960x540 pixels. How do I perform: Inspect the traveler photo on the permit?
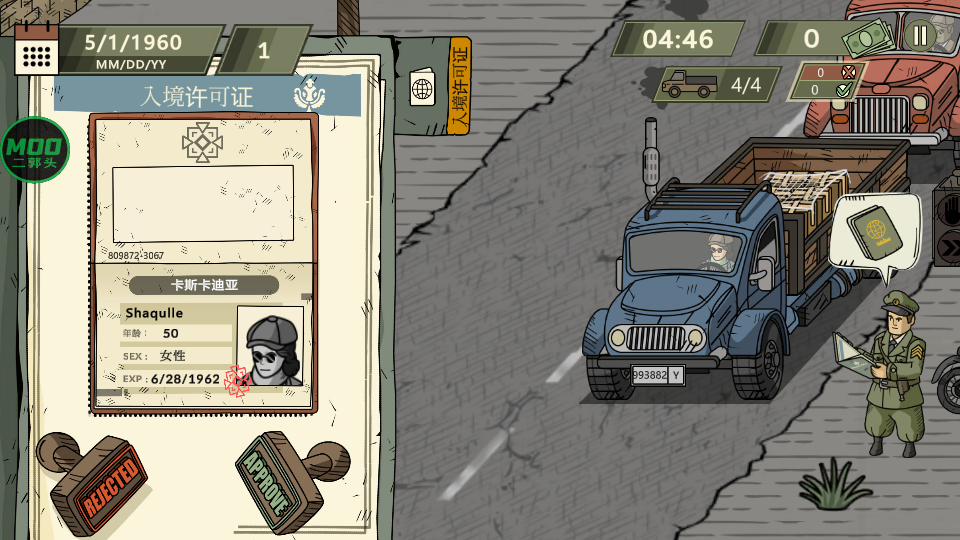271,347
